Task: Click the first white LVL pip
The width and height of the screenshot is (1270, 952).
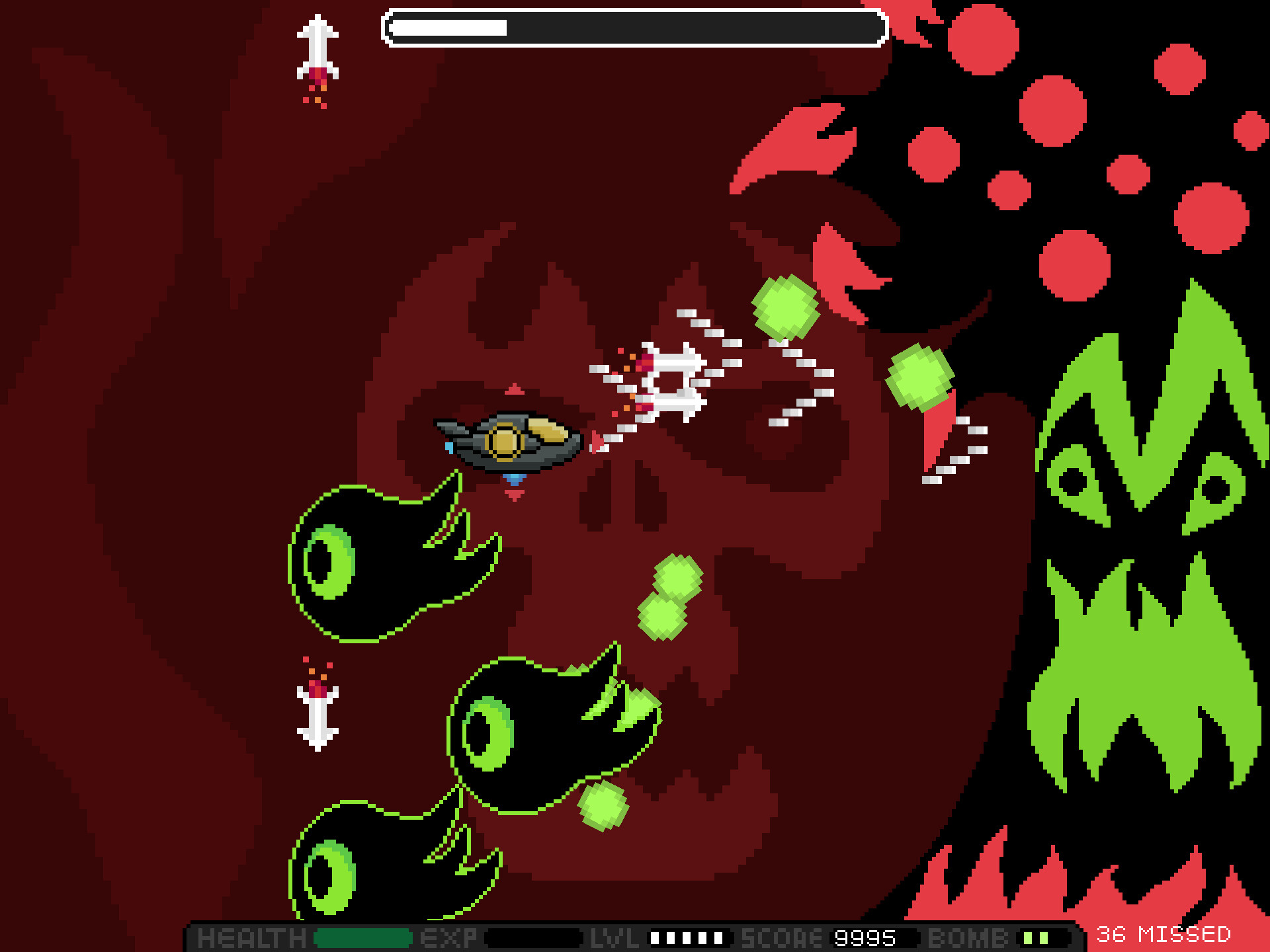Action: [x=656, y=937]
